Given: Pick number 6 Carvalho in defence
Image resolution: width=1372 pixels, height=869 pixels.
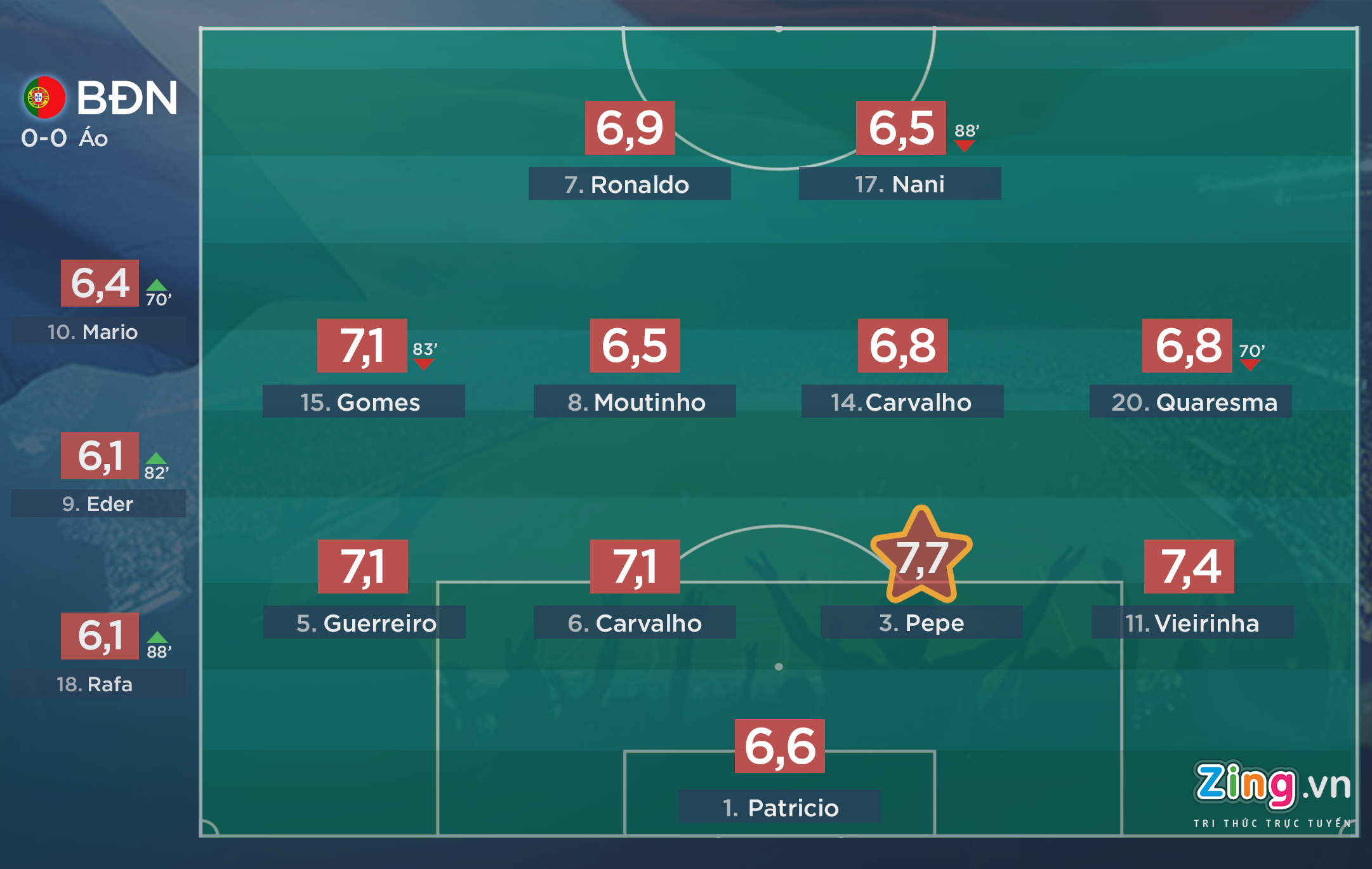Looking at the screenshot, I should (x=635, y=623).
